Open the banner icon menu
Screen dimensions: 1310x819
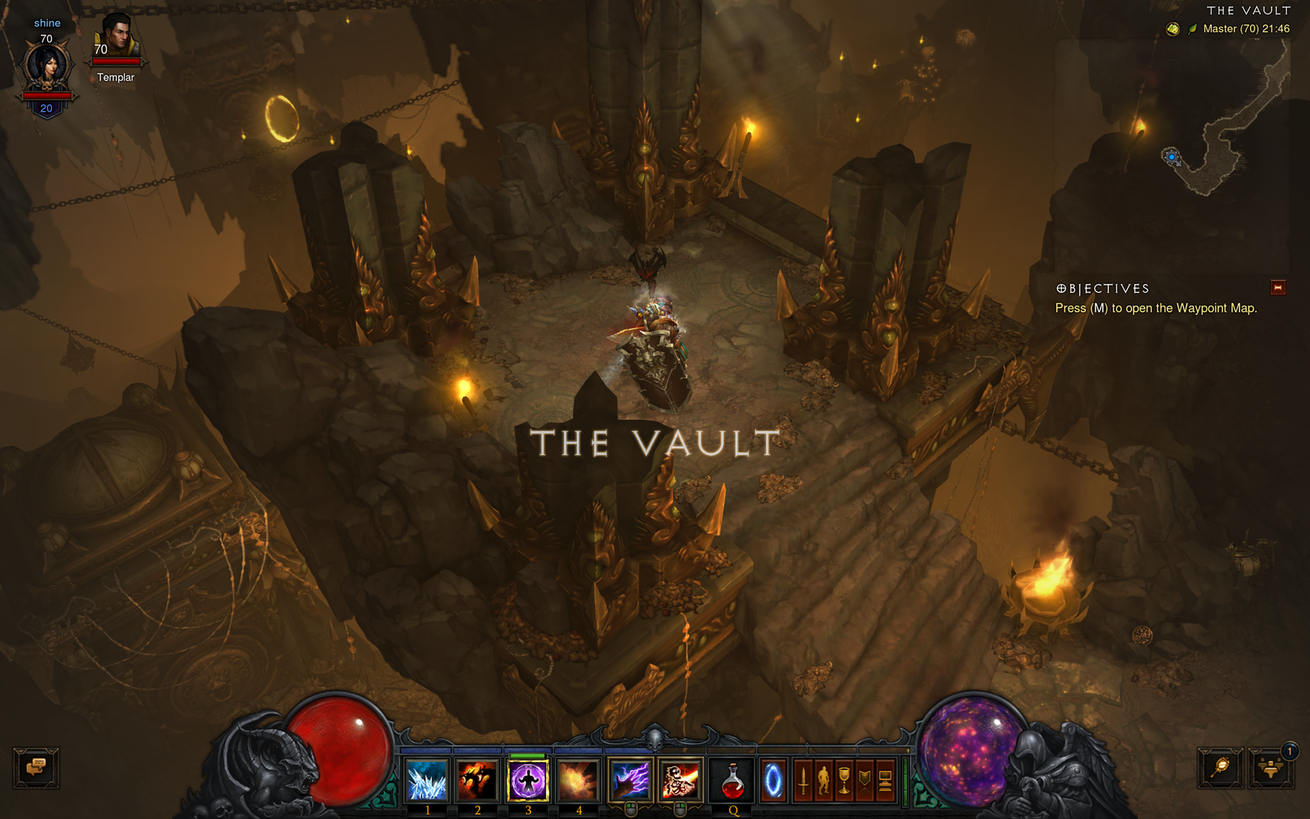864,779
